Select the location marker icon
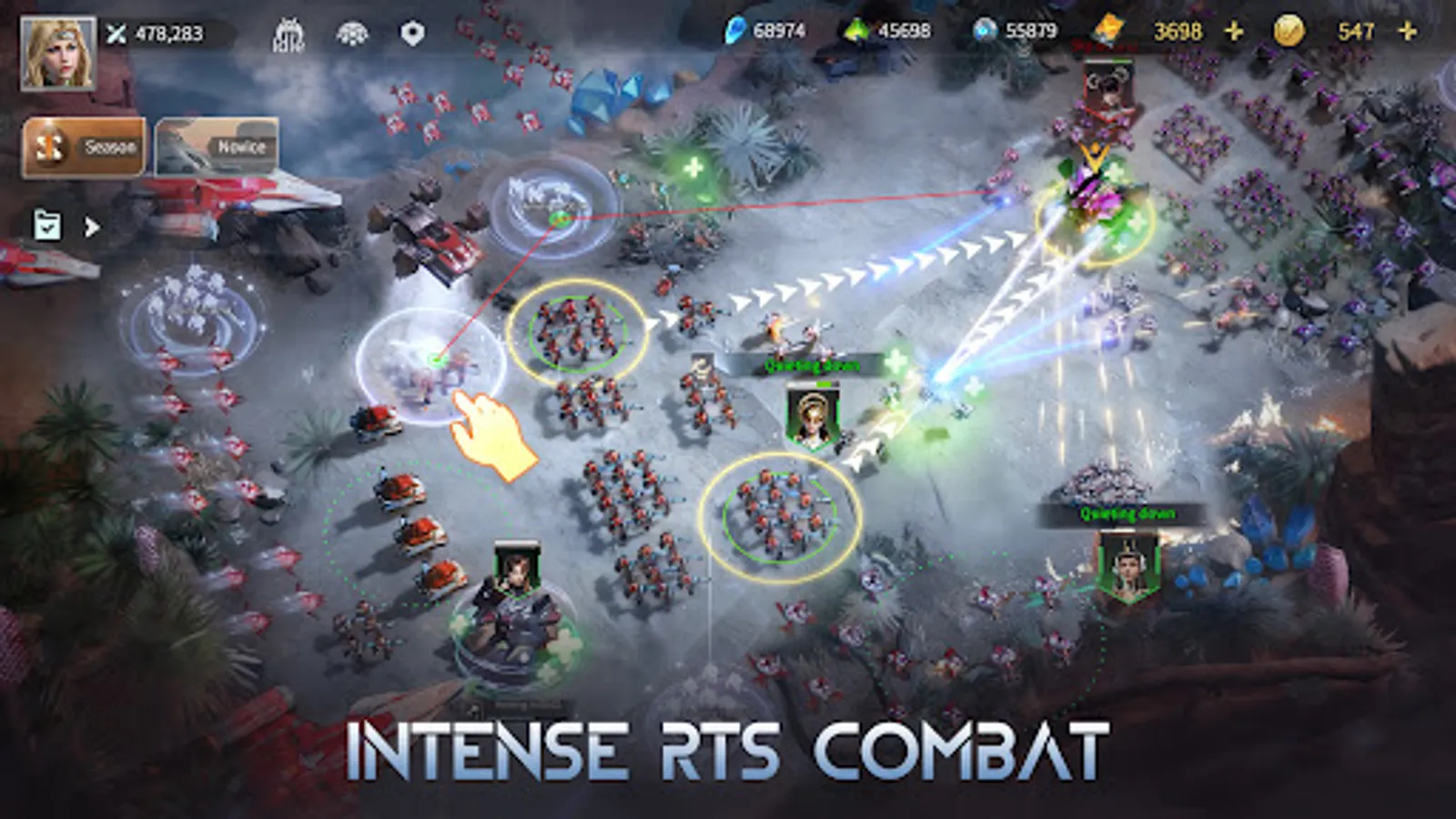Screen dimensions: 1456x819 pyautogui.click(x=412, y=30)
